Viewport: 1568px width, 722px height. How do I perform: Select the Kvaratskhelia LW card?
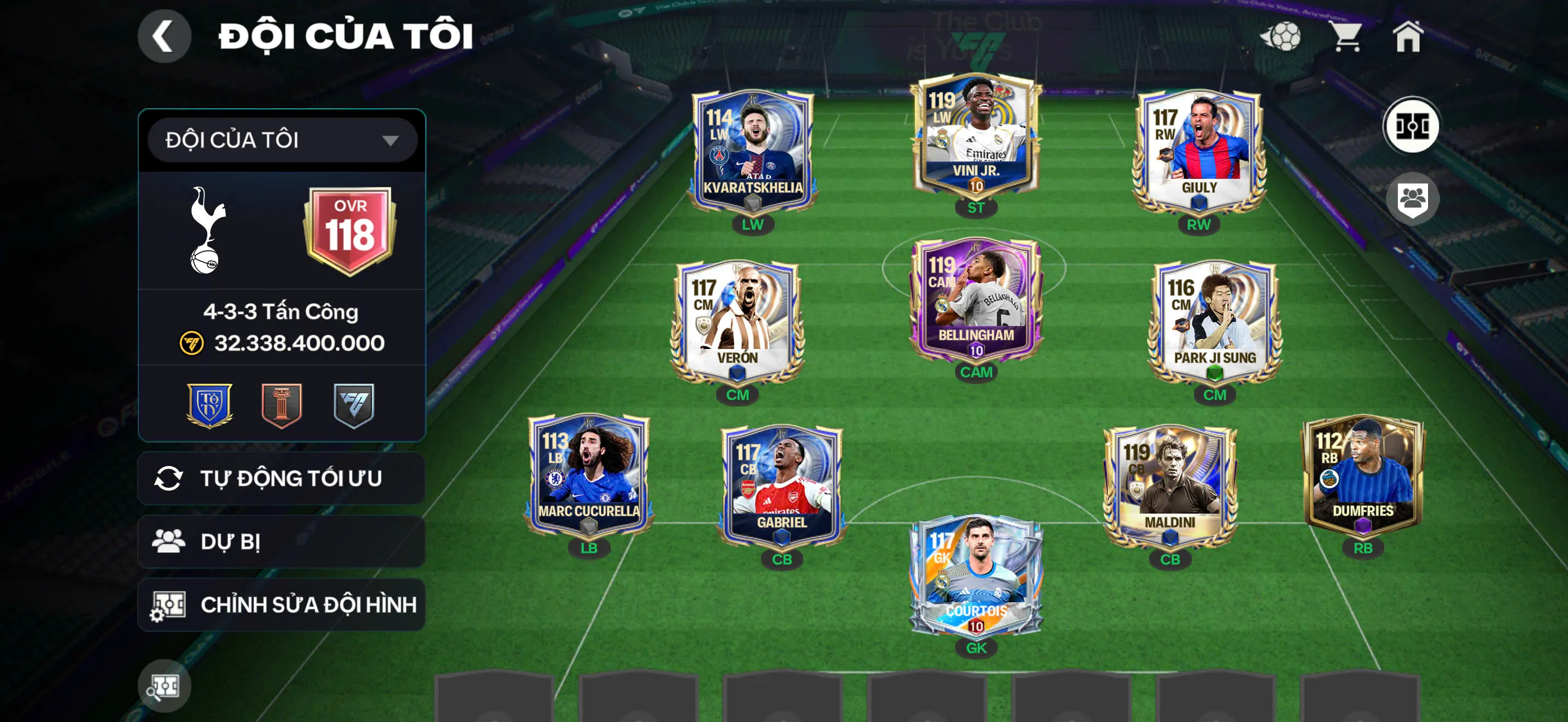752,152
